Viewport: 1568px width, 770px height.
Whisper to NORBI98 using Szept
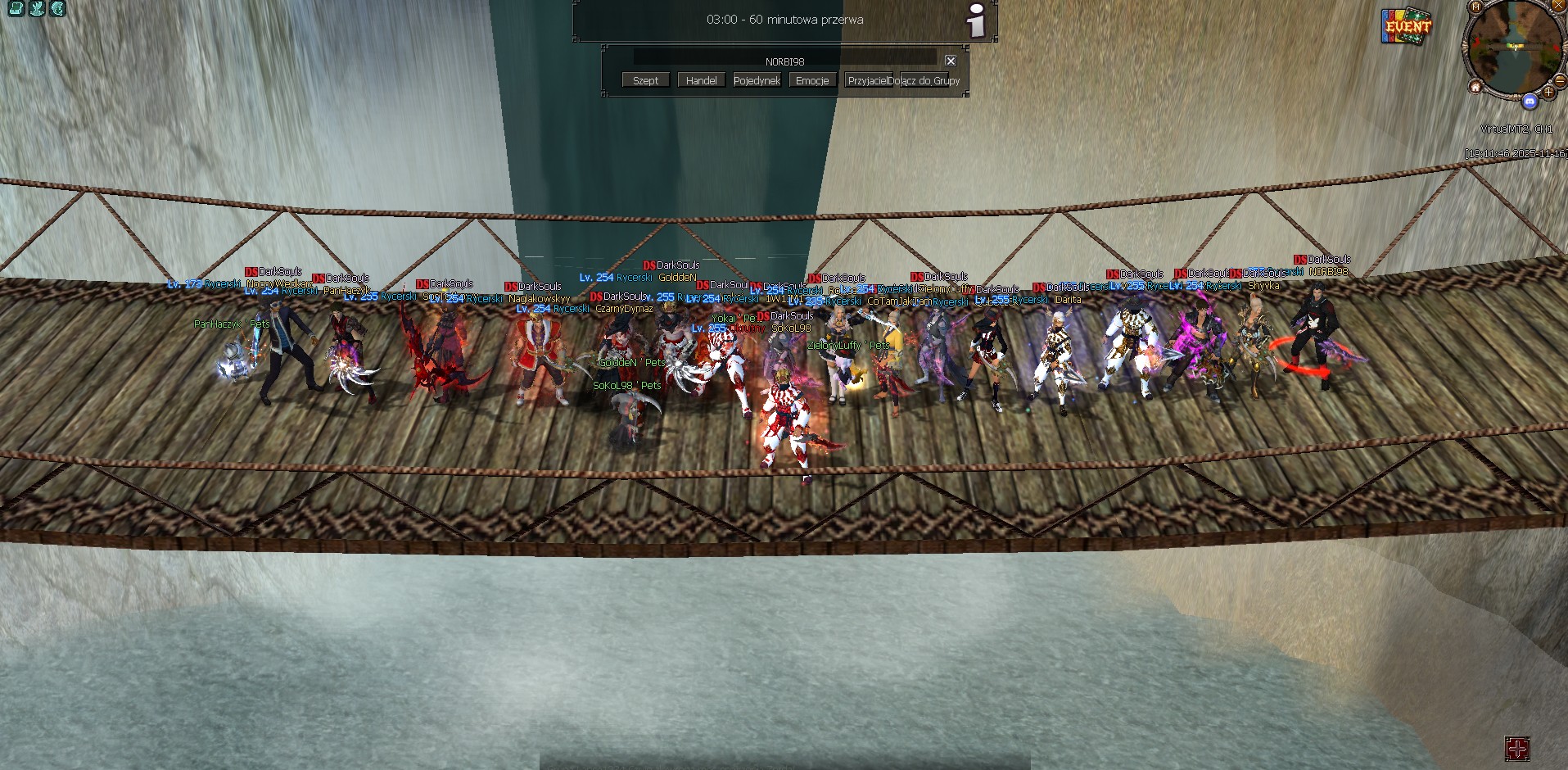tap(644, 79)
